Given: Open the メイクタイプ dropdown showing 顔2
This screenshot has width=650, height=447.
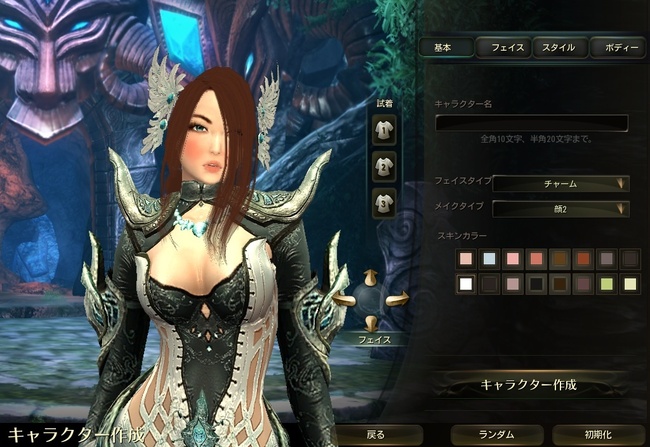Looking at the screenshot, I should click(560, 208).
